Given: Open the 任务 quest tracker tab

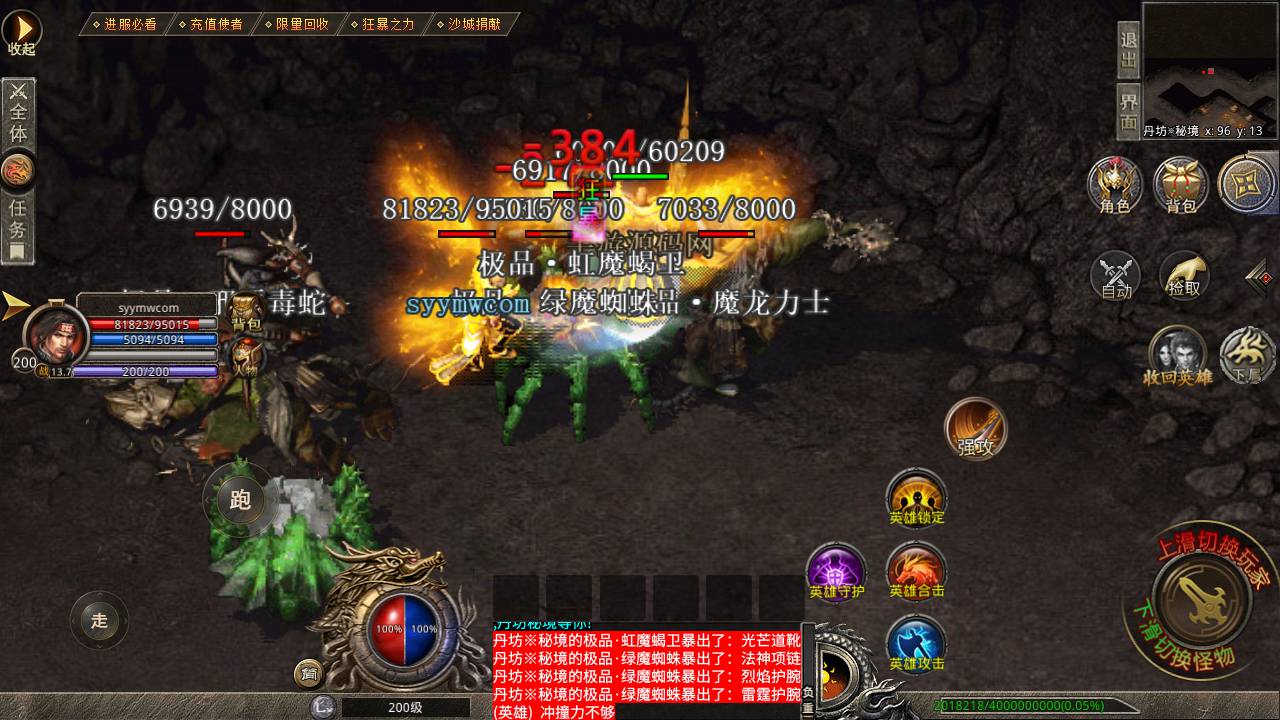Looking at the screenshot, I should pyautogui.click(x=18, y=225).
